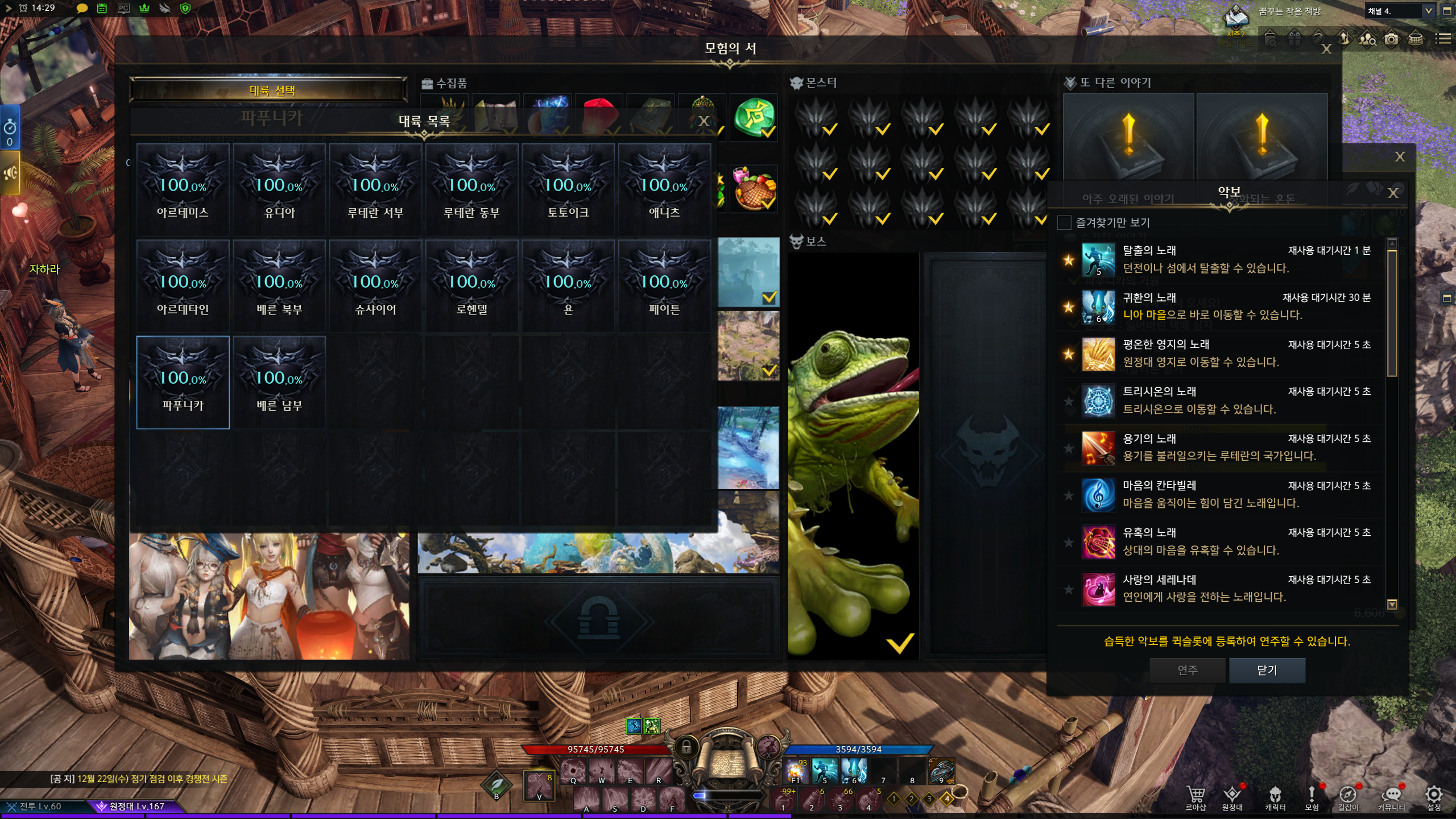Choose the 유디아 continent tile
Image resolution: width=1456 pixels, height=819 pixels.
279,189
